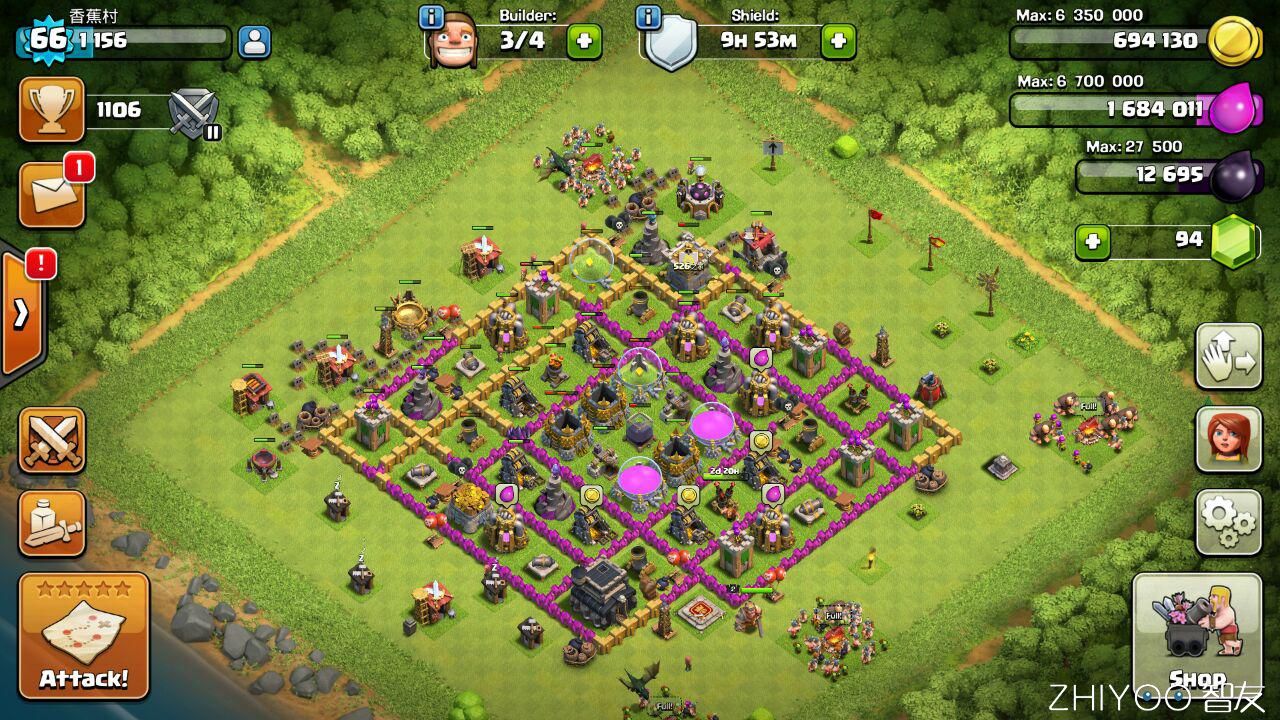Open the army overview button
This screenshot has height=720, width=1280.
click(51, 523)
